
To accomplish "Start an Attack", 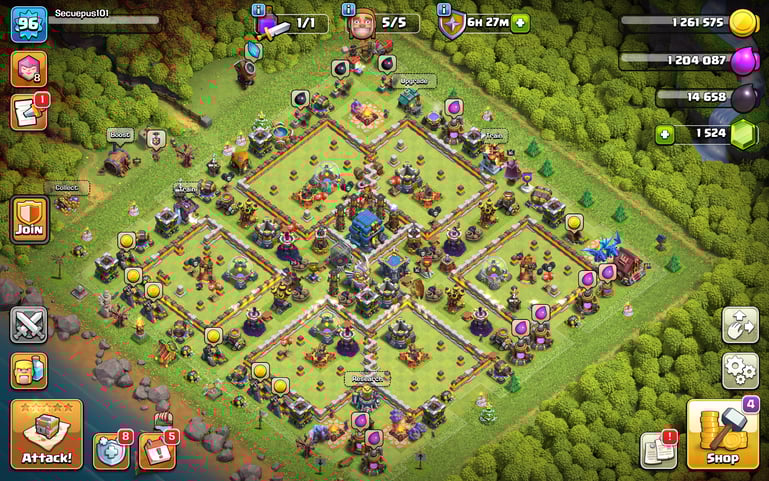I will pyautogui.click(x=46, y=434).
